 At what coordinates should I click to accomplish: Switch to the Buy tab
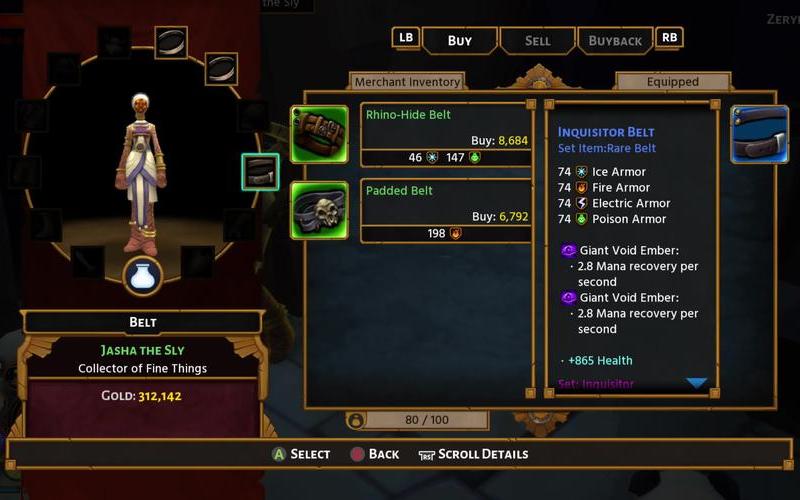pyautogui.click(x=460, y=41)
